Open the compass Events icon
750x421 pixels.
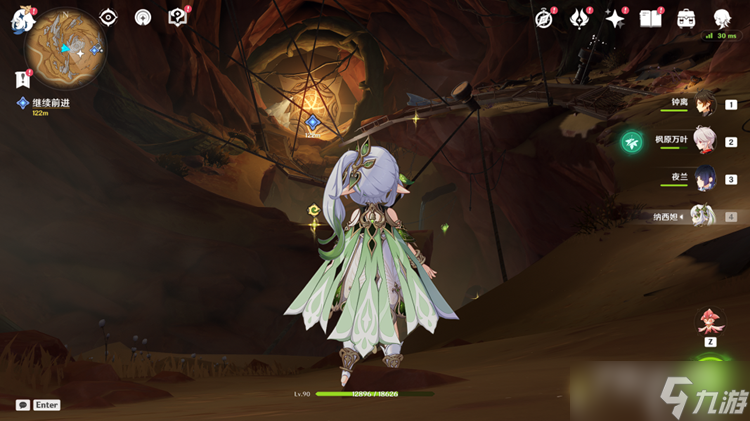544,18
